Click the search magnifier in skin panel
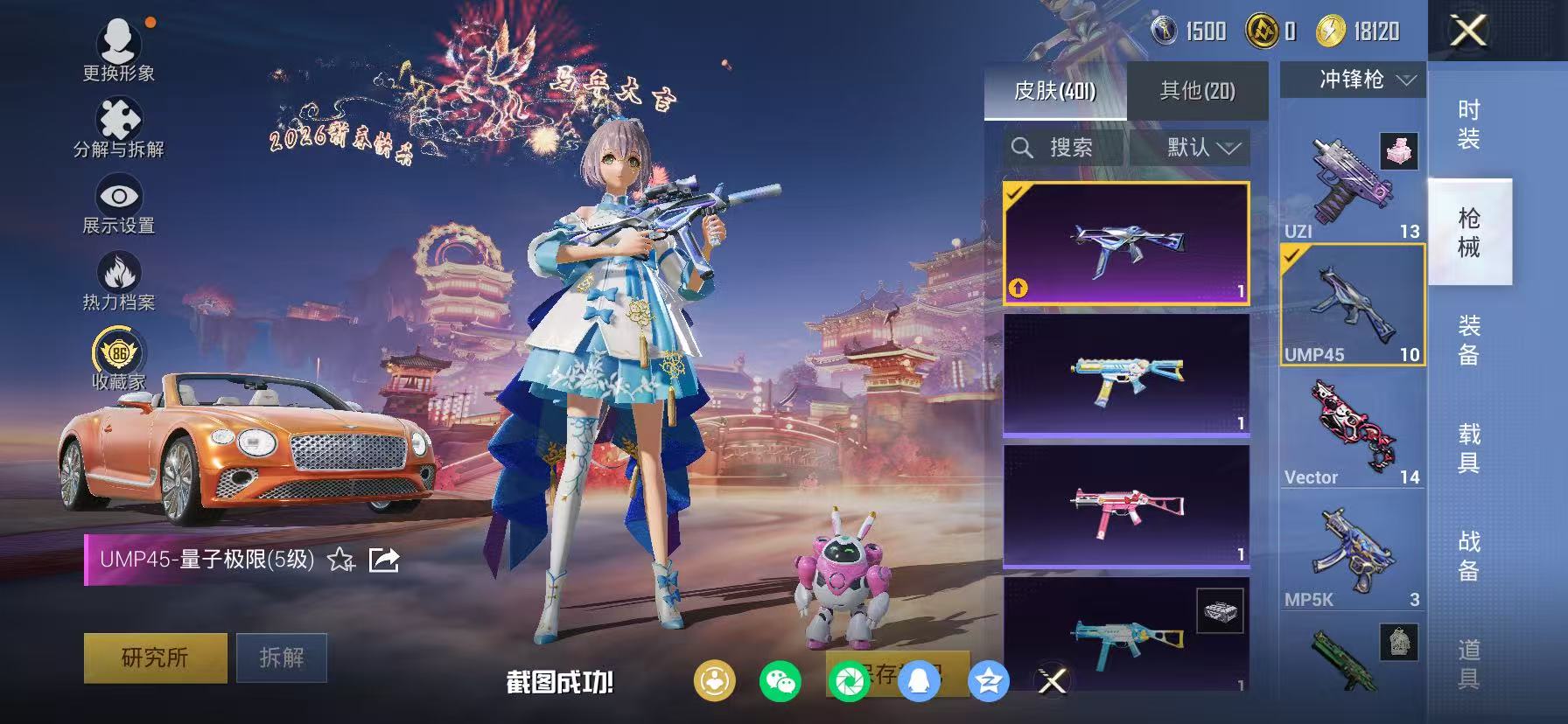 (1024, 147)
